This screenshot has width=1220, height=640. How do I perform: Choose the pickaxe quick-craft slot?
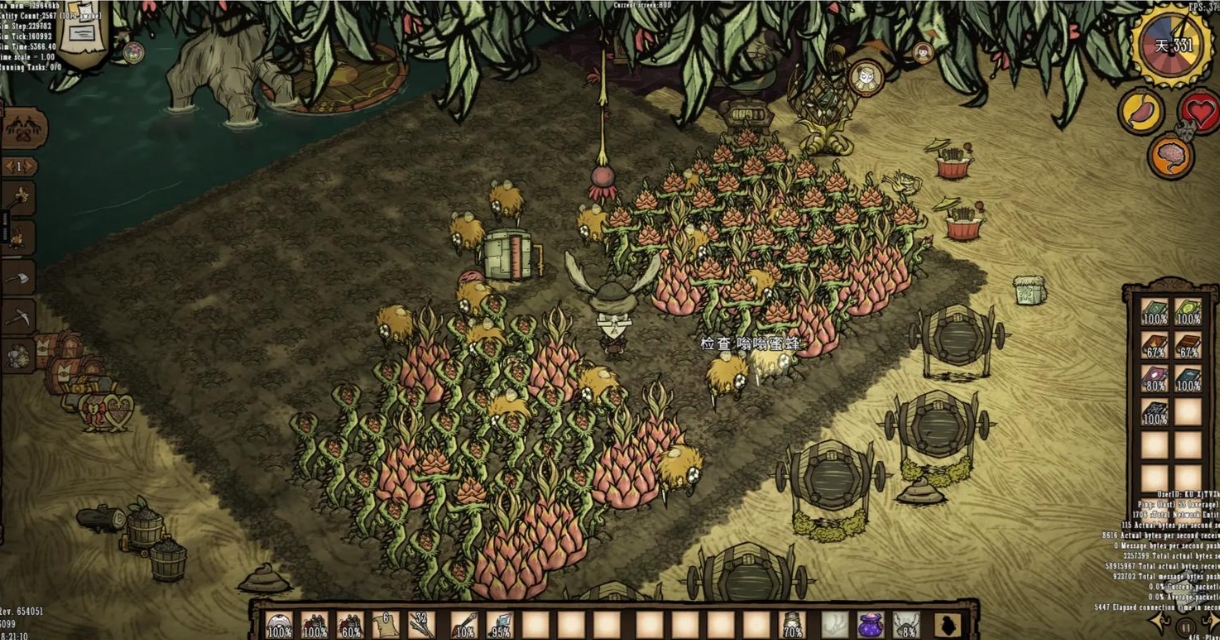[19, 317]
